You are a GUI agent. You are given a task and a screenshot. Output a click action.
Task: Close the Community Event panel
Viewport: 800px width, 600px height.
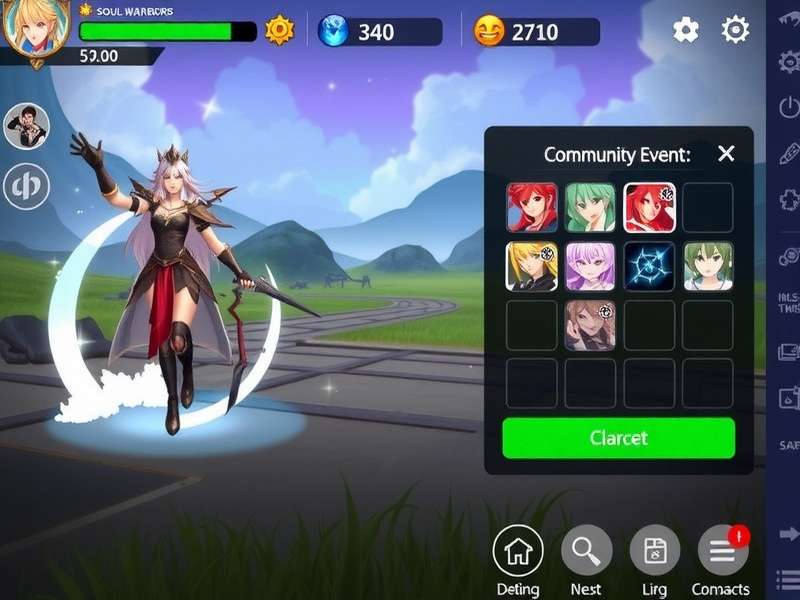tap(726, 153)
